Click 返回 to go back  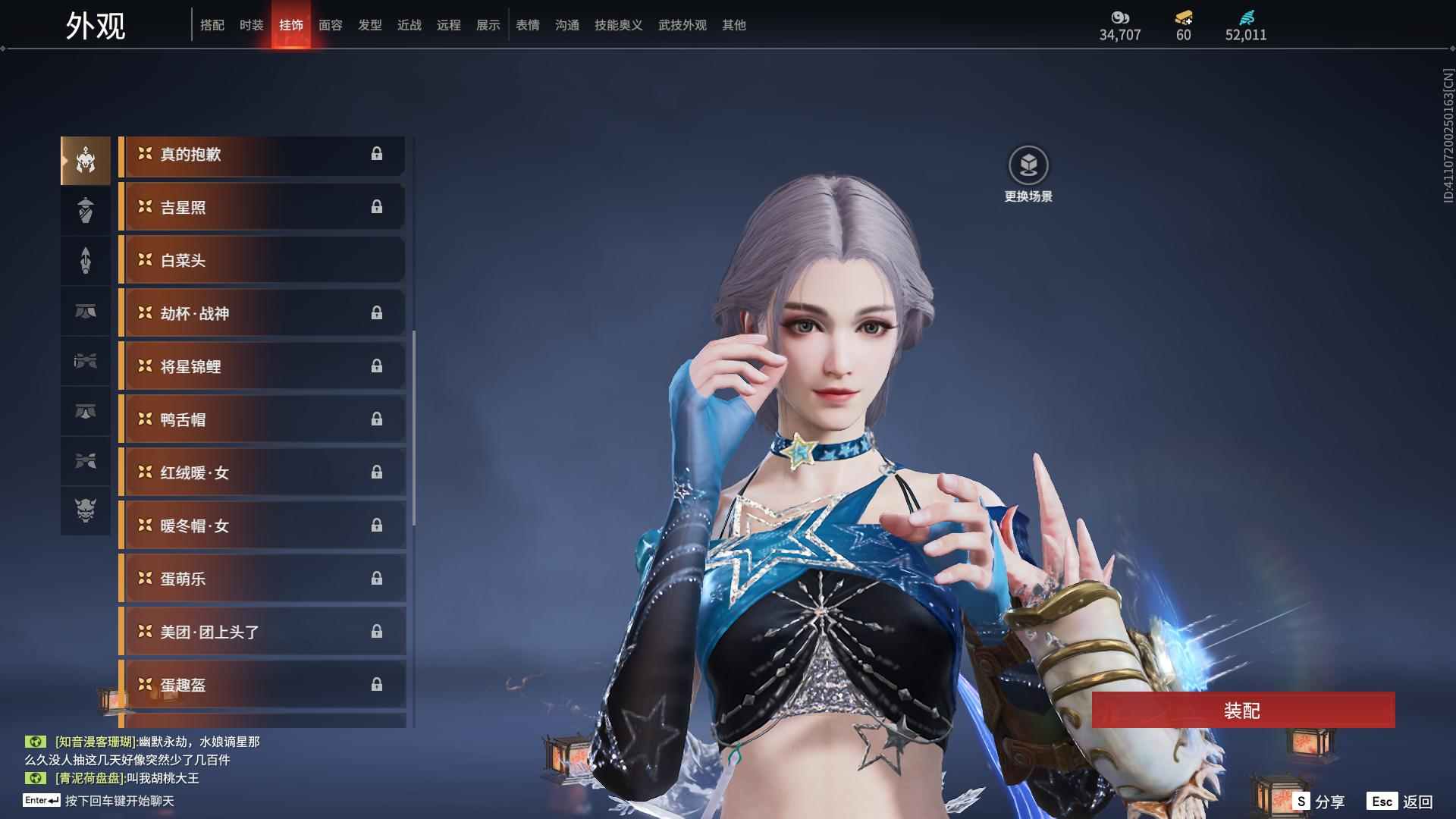tap(1401, 801)
